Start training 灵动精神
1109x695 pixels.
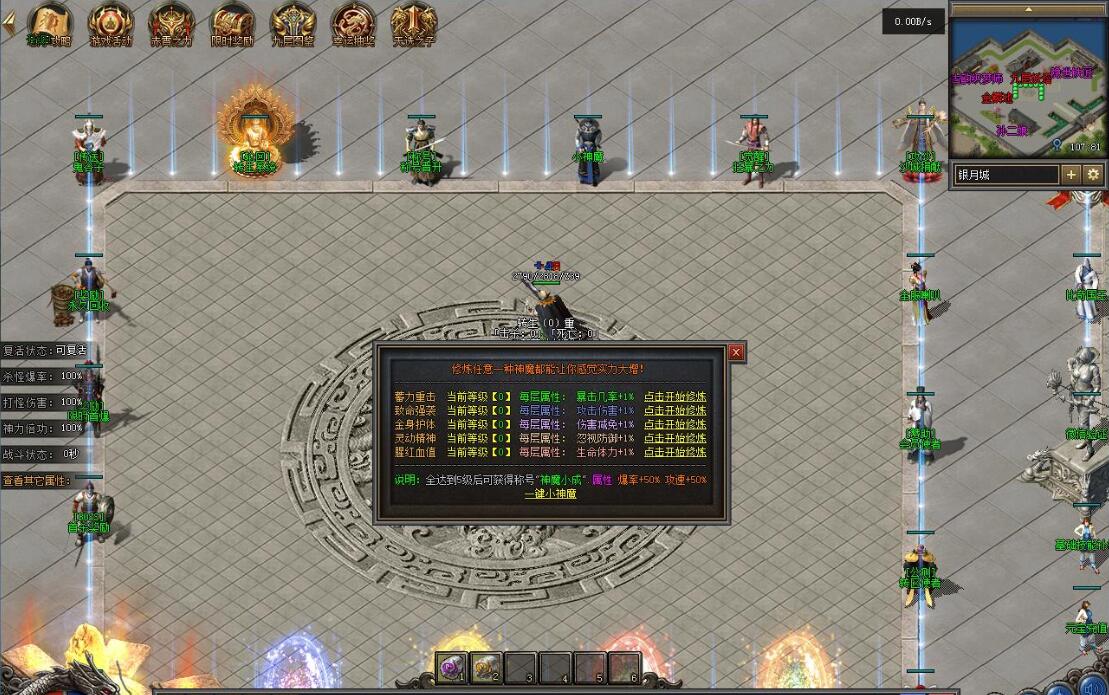click(x=674, y=438)
